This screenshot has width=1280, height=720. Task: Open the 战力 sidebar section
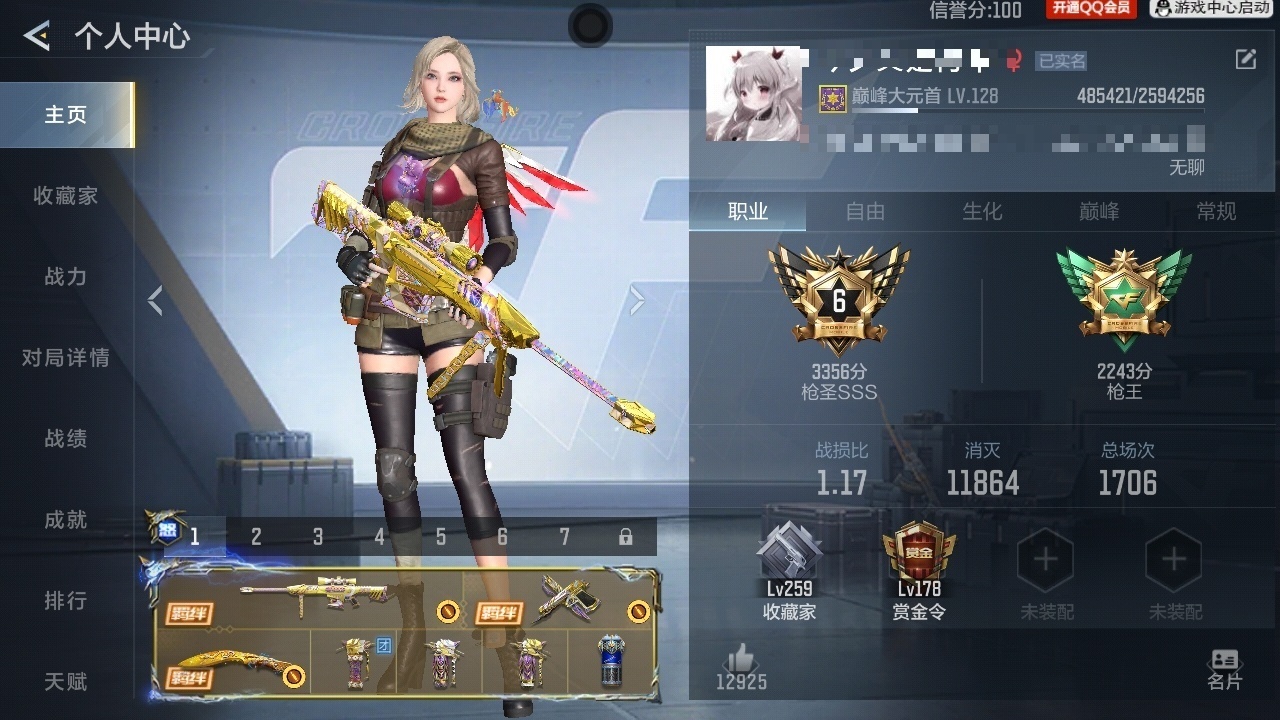[66, 277]
